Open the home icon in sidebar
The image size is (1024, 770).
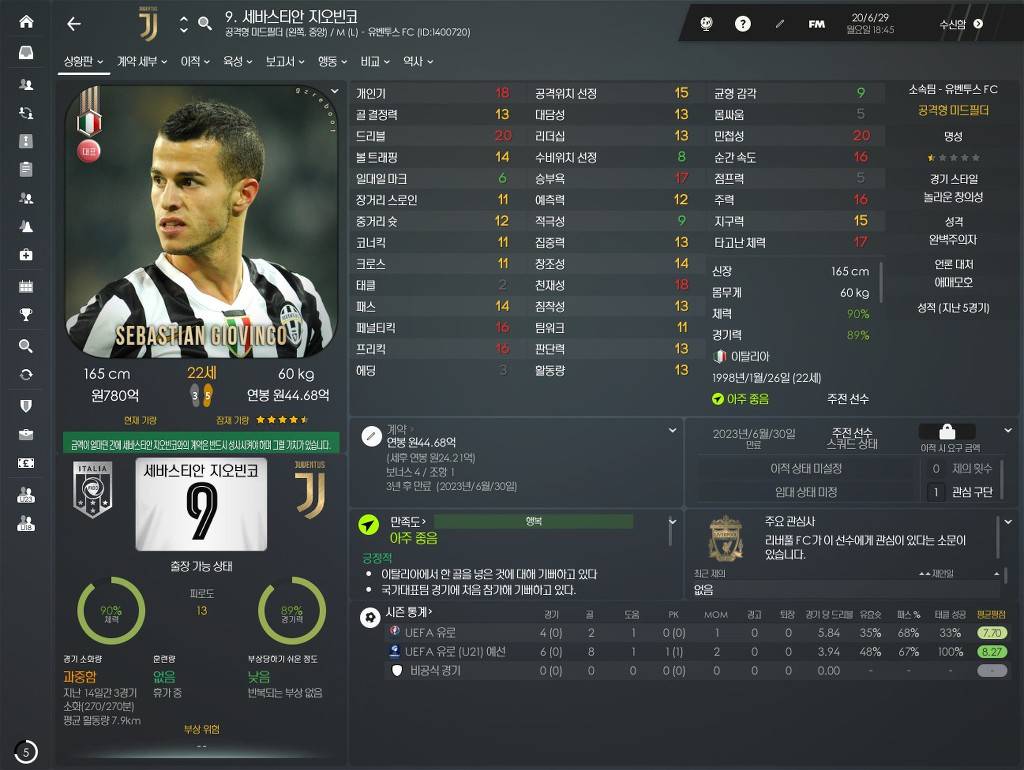(26, 22)
